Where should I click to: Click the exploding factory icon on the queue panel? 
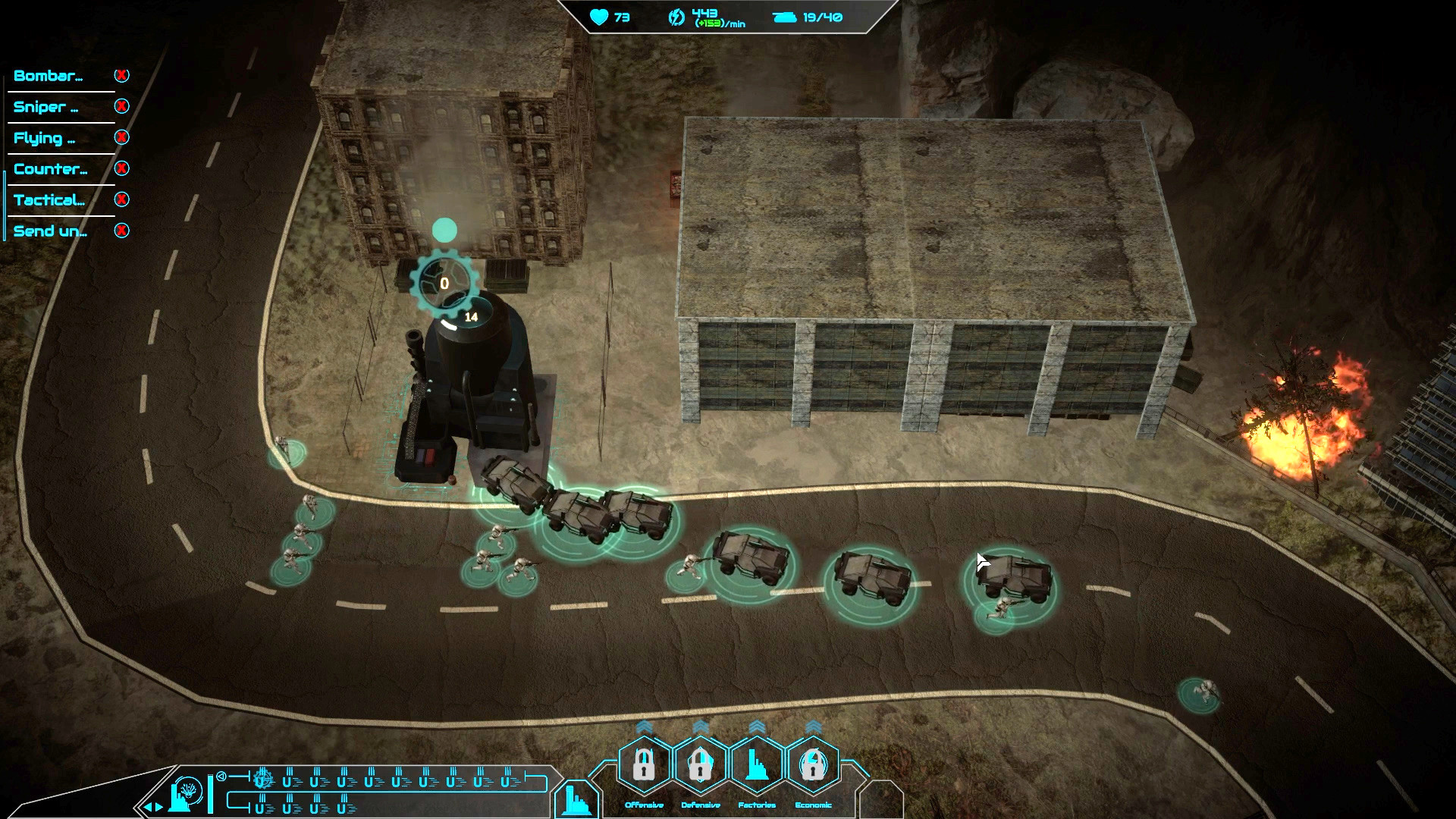click(x=186, y=795)
